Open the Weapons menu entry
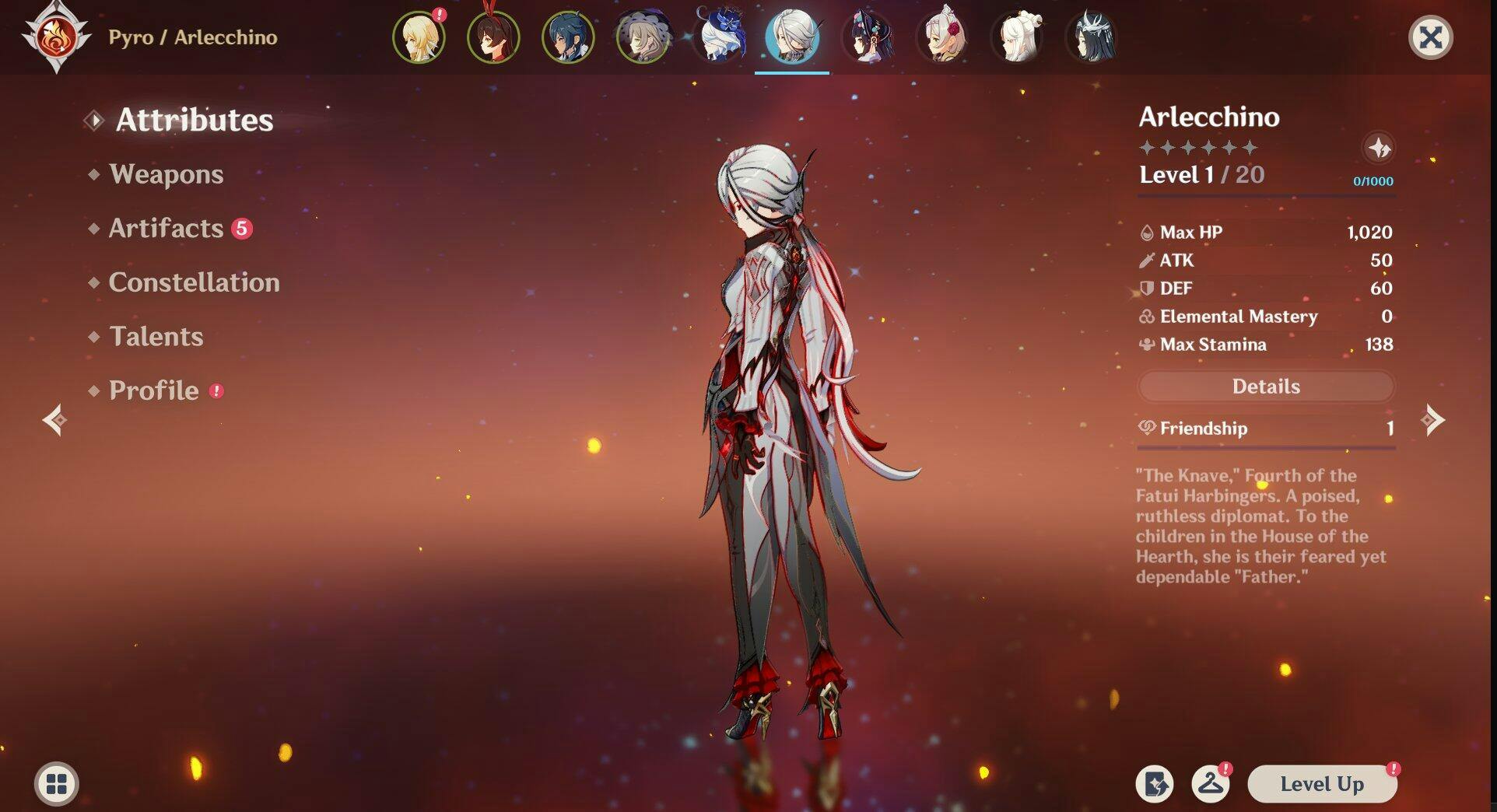1497x812 pixels. pyautogui.click(x=166, y=174)
